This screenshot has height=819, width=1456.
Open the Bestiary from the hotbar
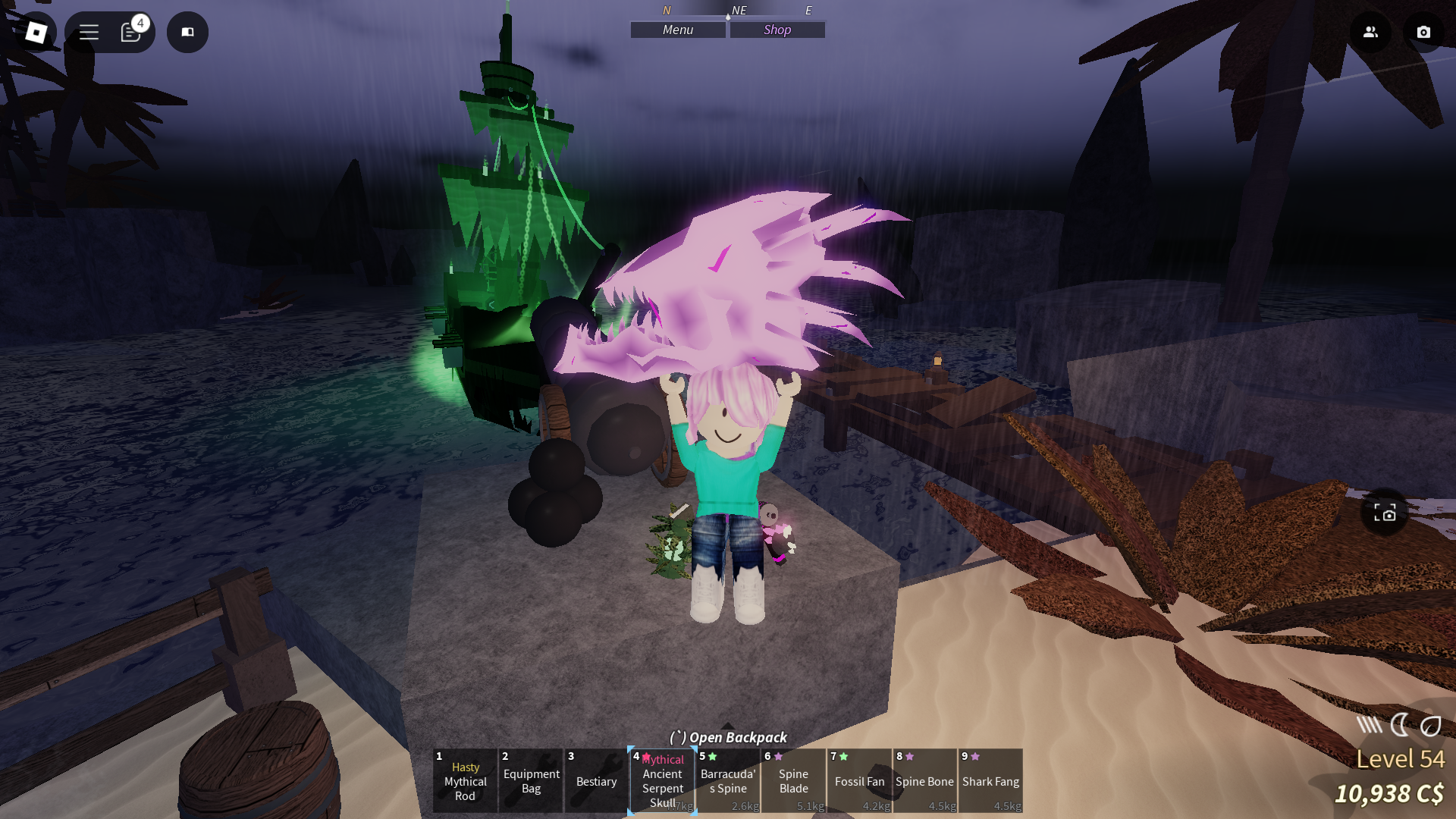coord(596,781)
